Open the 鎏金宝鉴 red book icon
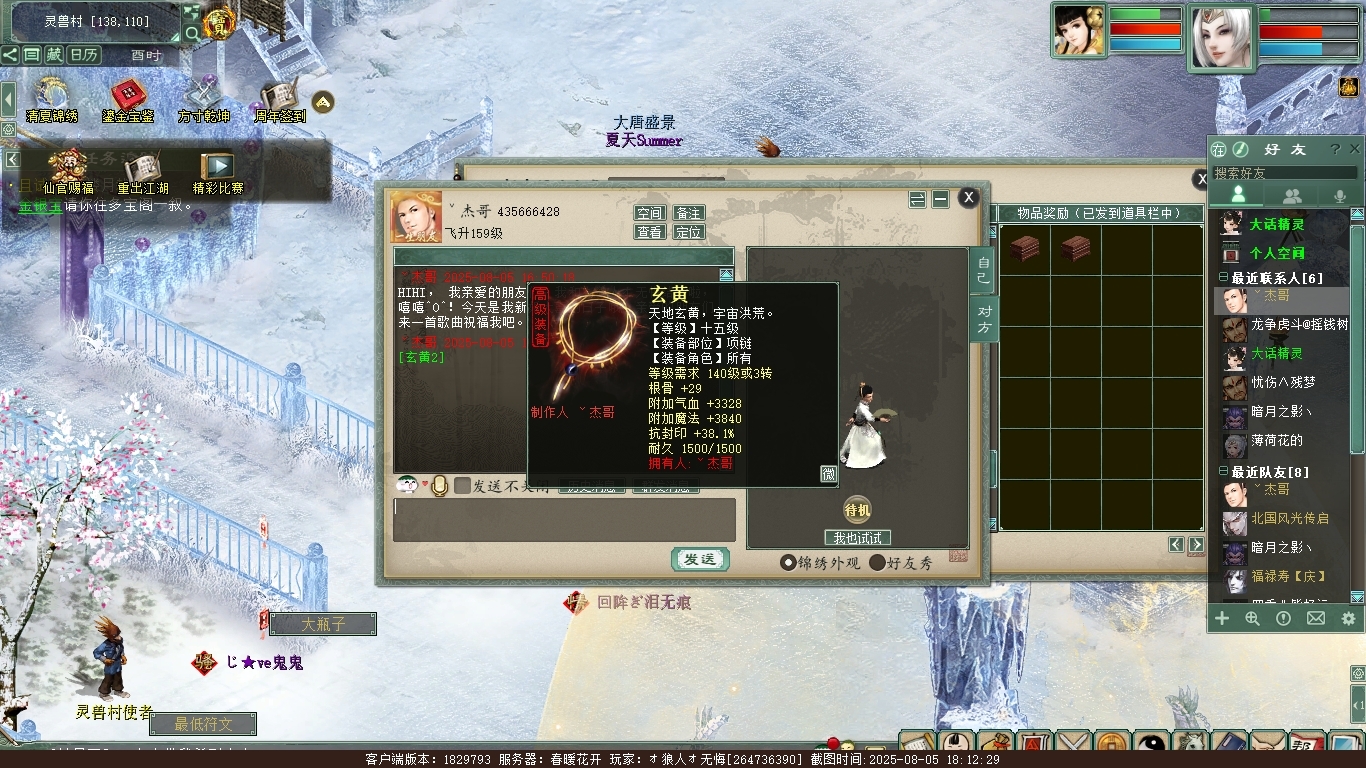Viewport: 1366px width, 768px height. (128, 98)
